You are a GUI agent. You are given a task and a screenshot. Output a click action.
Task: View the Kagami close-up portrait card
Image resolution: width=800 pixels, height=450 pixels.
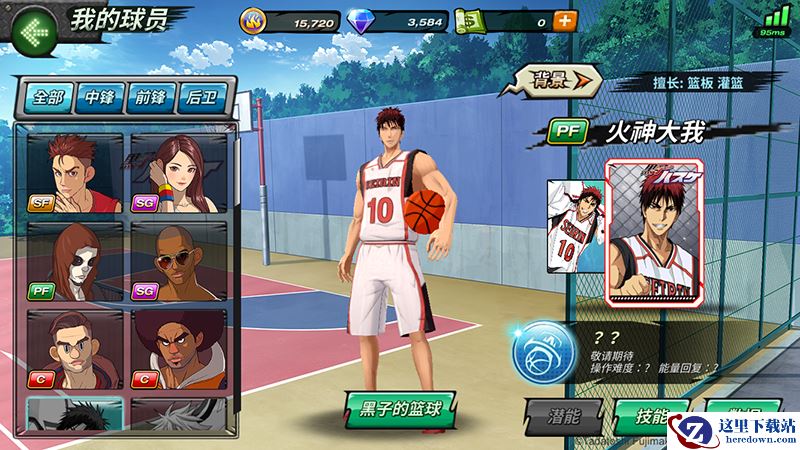click(663, 233)
